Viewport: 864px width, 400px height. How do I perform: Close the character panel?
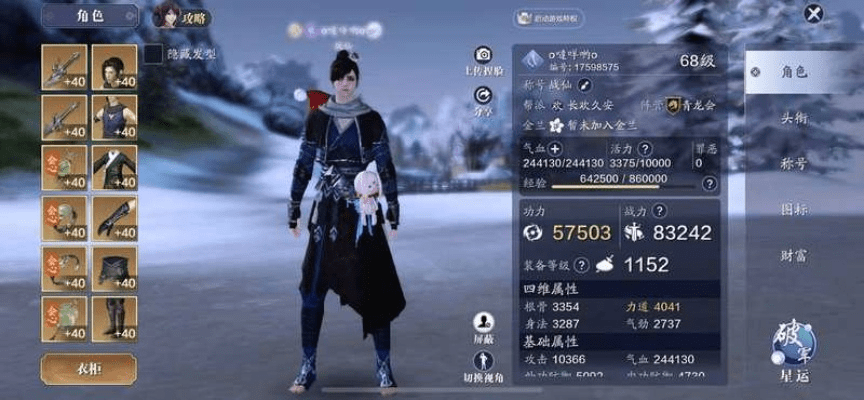[x=815, y=14]
